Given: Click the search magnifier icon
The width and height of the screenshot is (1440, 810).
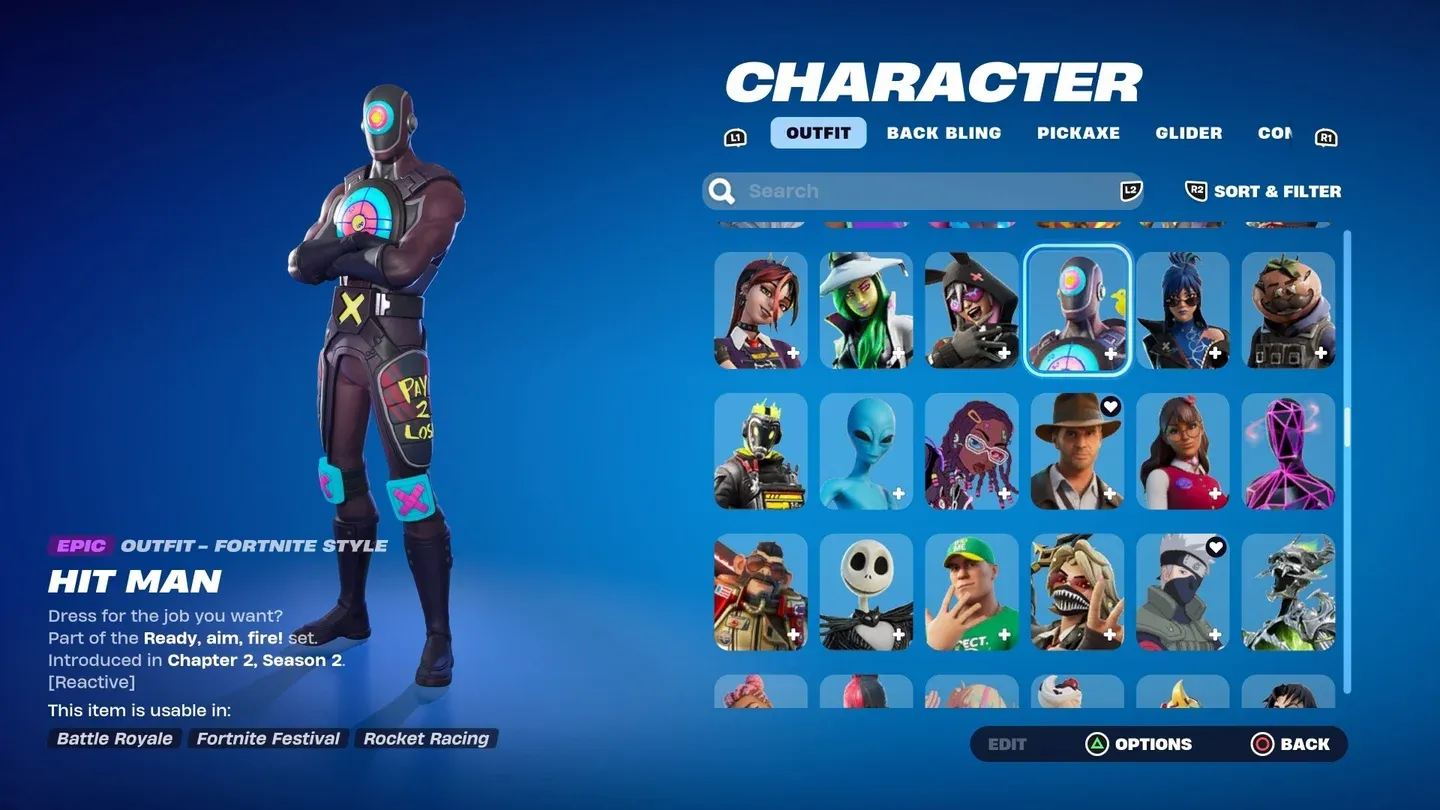Looking at the screenshot, I should 721,190.
